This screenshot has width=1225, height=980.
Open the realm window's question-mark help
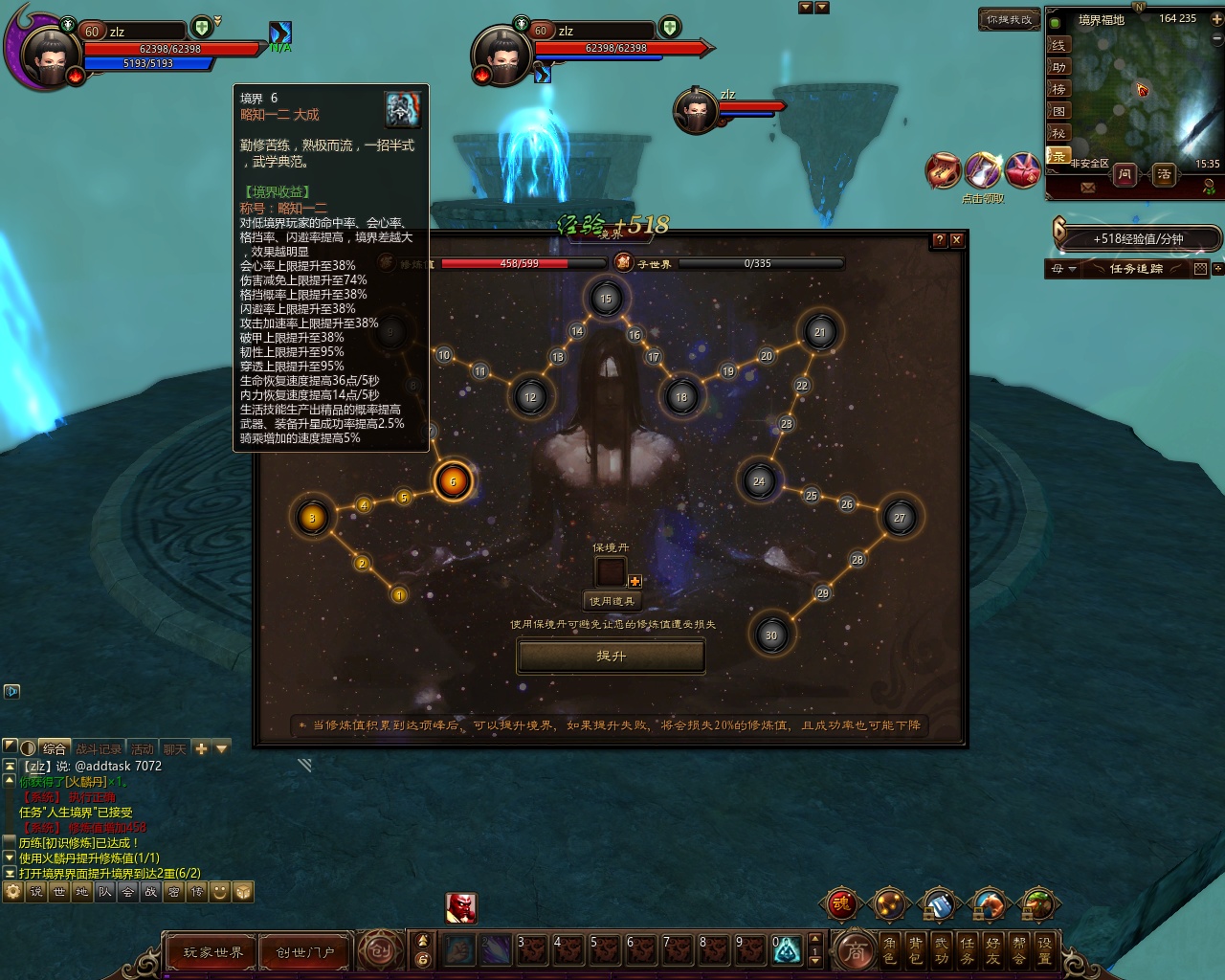pos(939,240)
